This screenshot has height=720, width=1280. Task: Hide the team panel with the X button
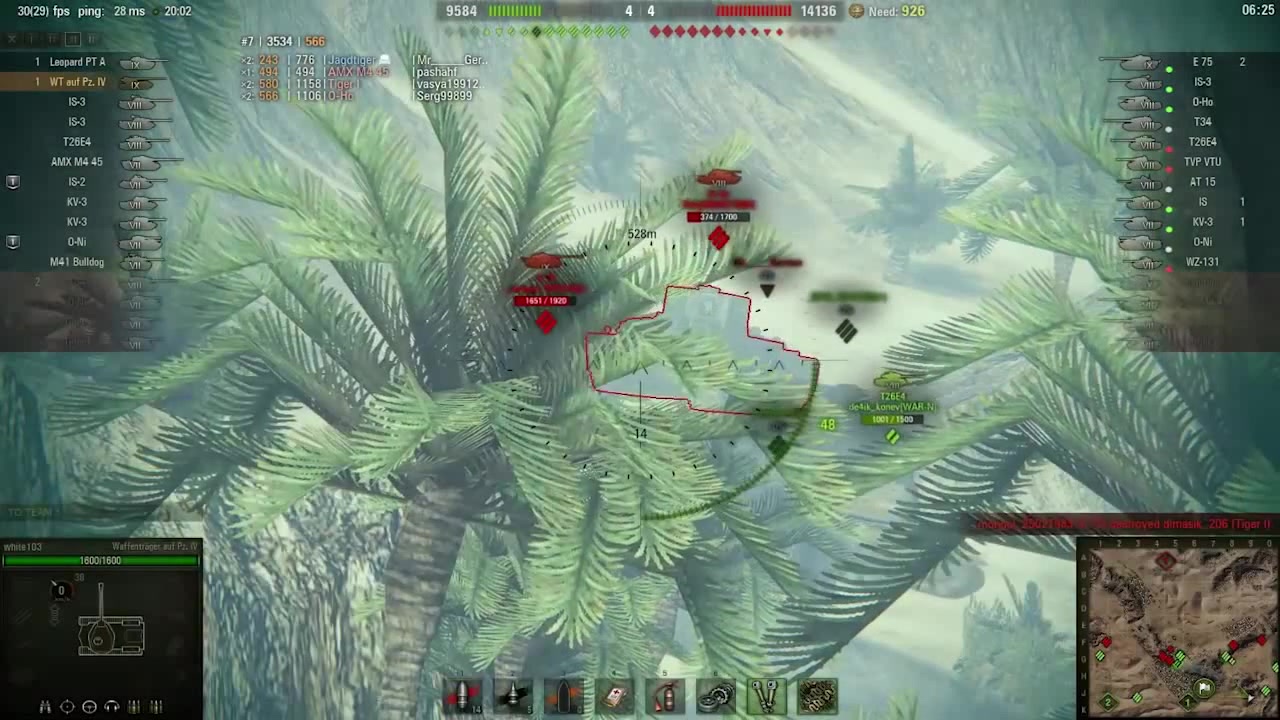tap(12, 39)
